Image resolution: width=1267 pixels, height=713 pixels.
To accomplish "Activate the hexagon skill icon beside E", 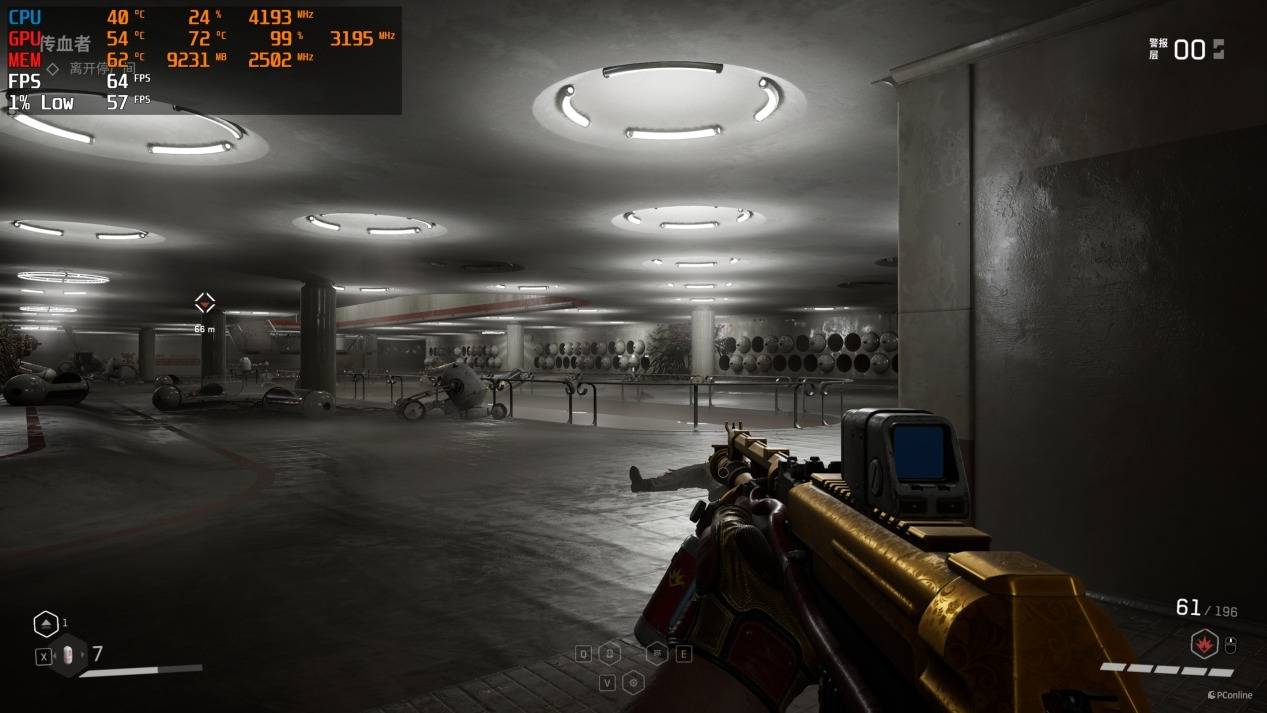I will [658, 654].
